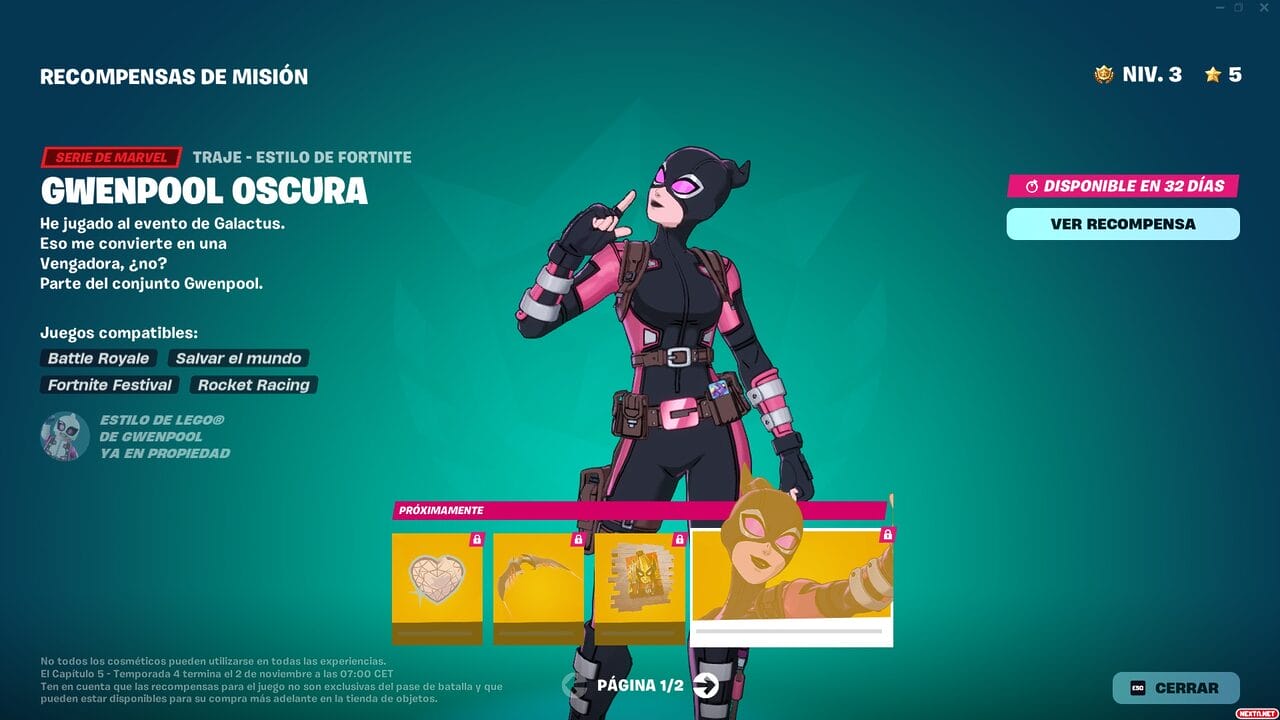Open the Ver Recompensa reward view

point(1122,224)
